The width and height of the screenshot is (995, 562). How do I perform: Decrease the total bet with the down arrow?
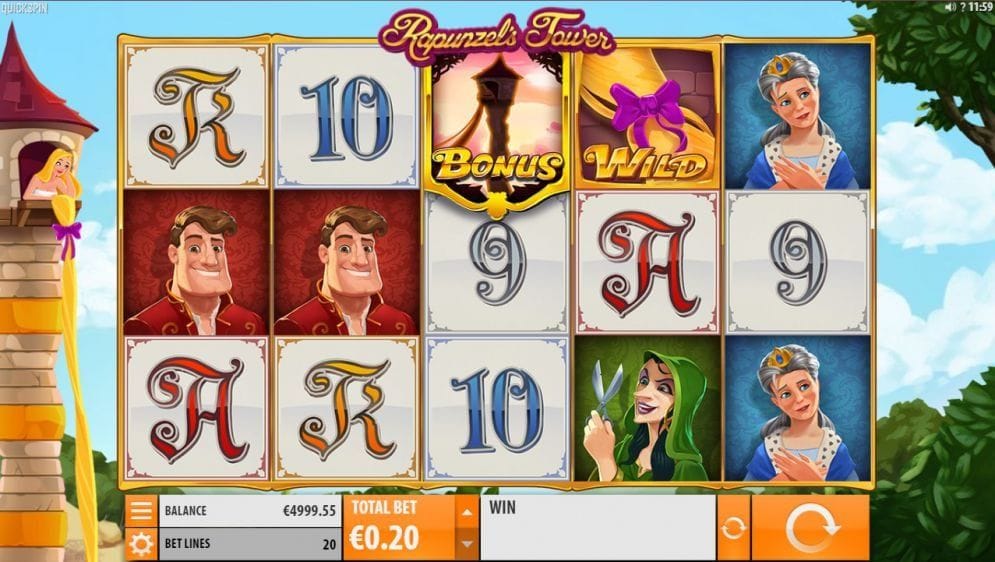465,544
